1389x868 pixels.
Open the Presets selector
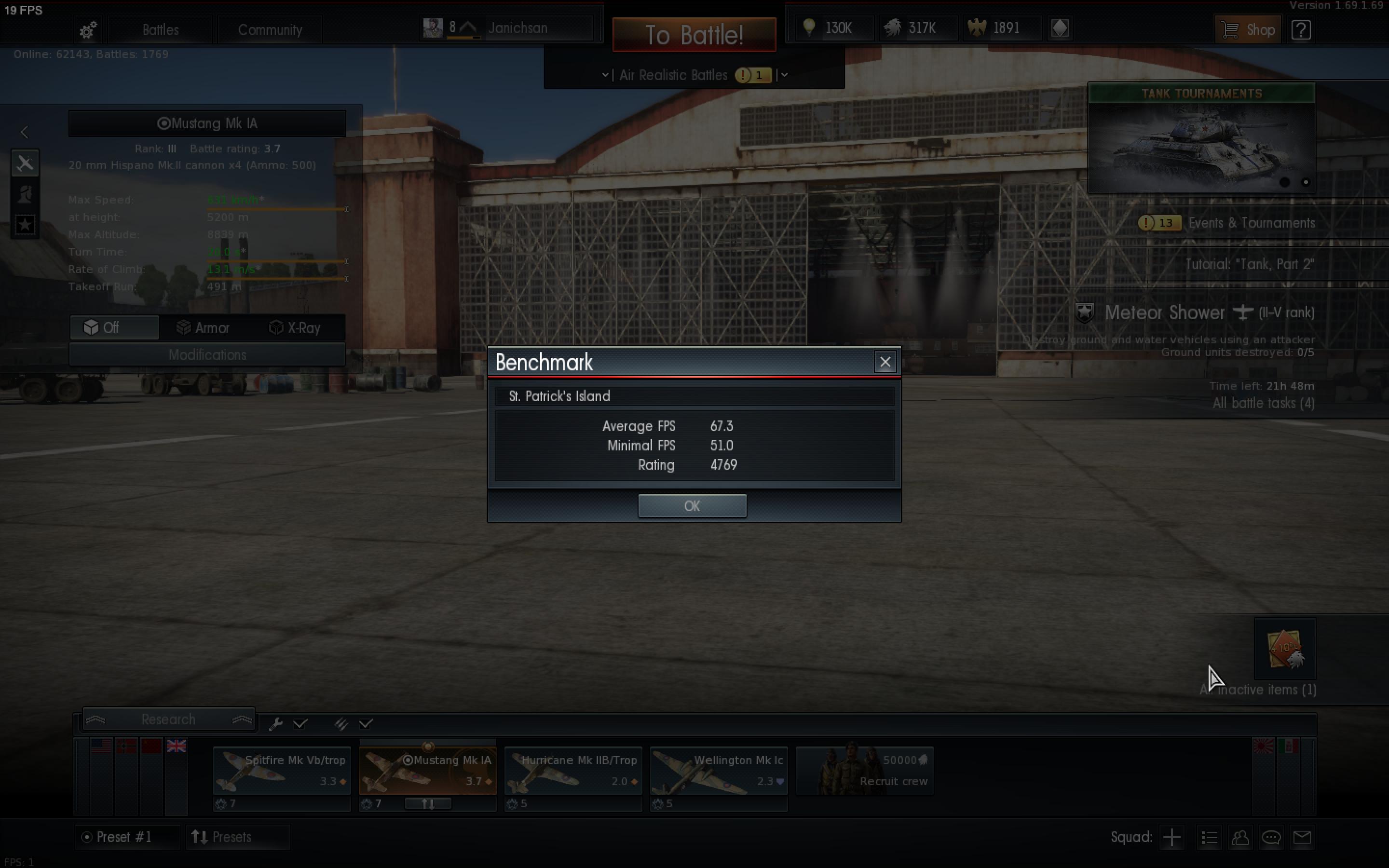pos(238,837)
